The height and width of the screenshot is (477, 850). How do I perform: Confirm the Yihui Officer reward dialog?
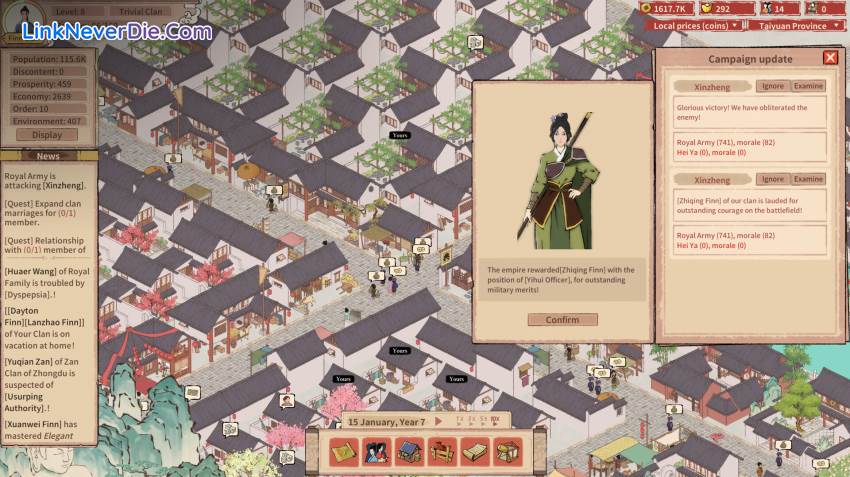562,320
